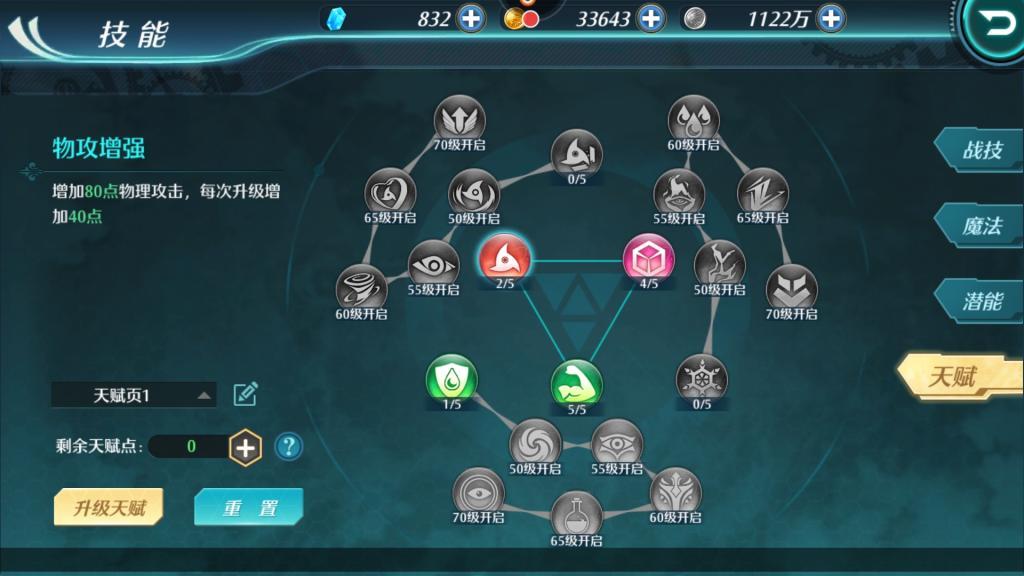This screenshot has height=576, width=1024.
Task: Select the 天赋 talent tab
Action: 955,377
